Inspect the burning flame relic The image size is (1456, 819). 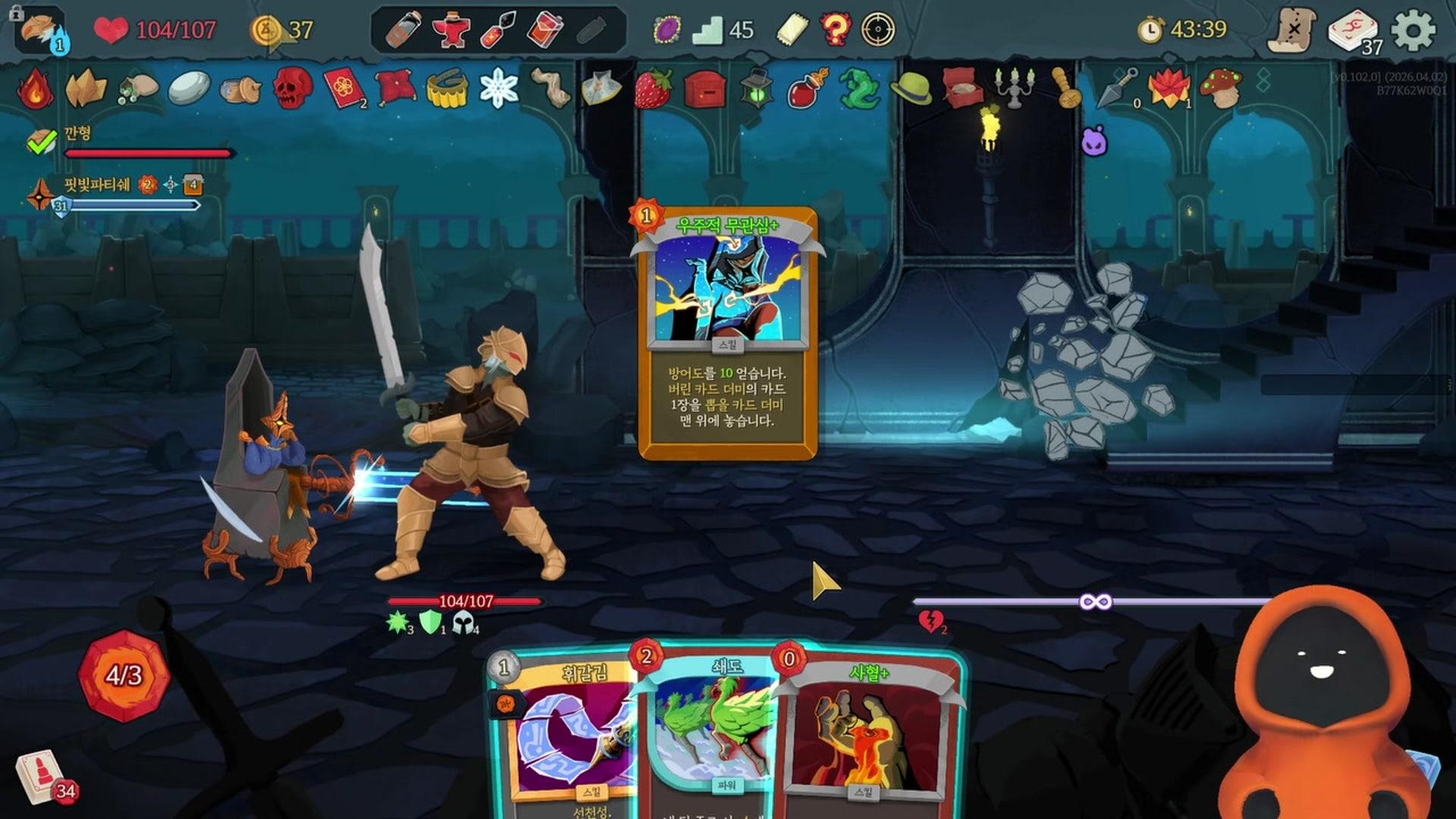click(35, 88)
